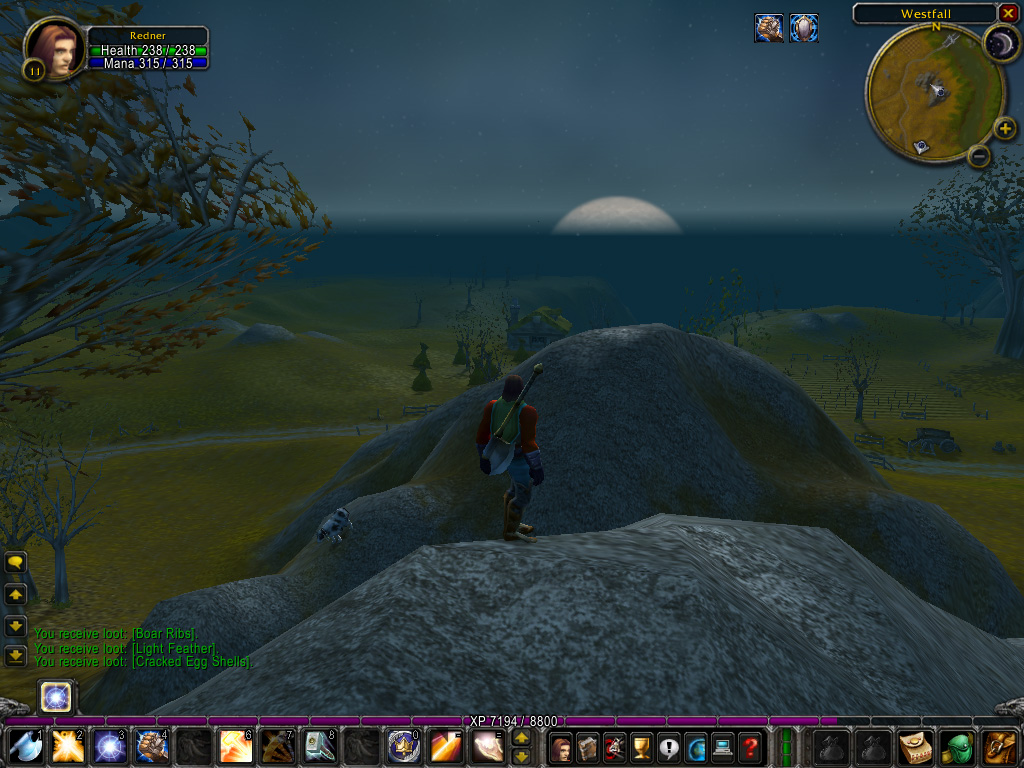The height and width of the screenshot is (768, 1024).
Task: Open the green bag slot
Action: coord(958,747)
